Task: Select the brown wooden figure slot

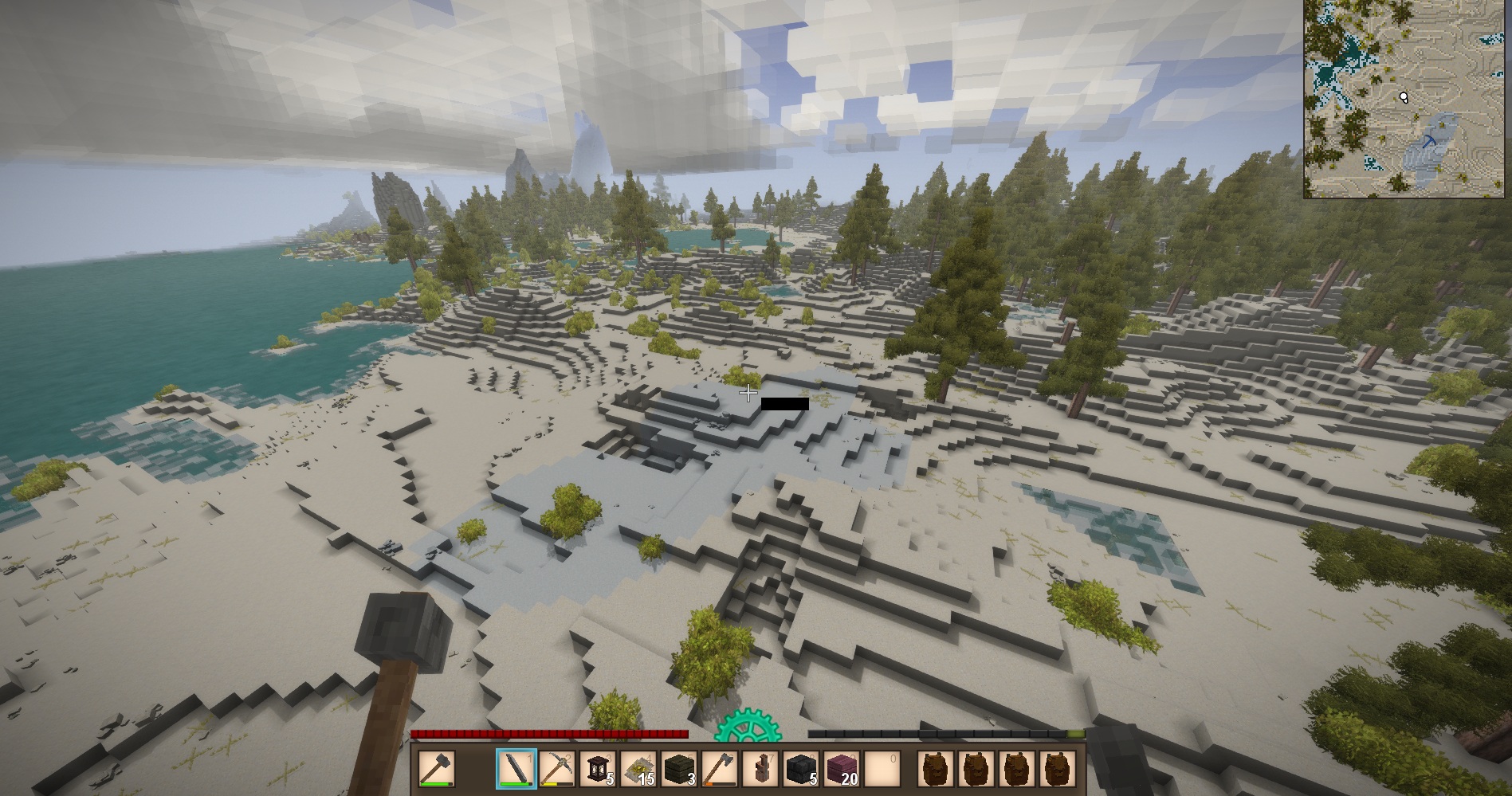Action: pyautogui.click(x=761, y=769)
